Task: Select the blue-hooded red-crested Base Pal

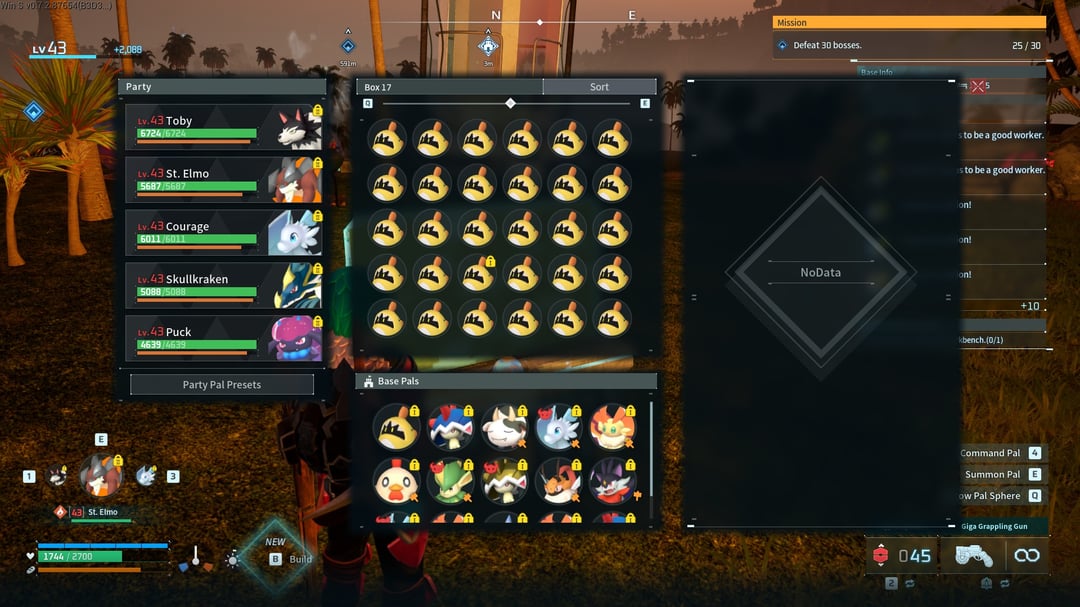Action: pyautogui.click(x=449, y=427)
